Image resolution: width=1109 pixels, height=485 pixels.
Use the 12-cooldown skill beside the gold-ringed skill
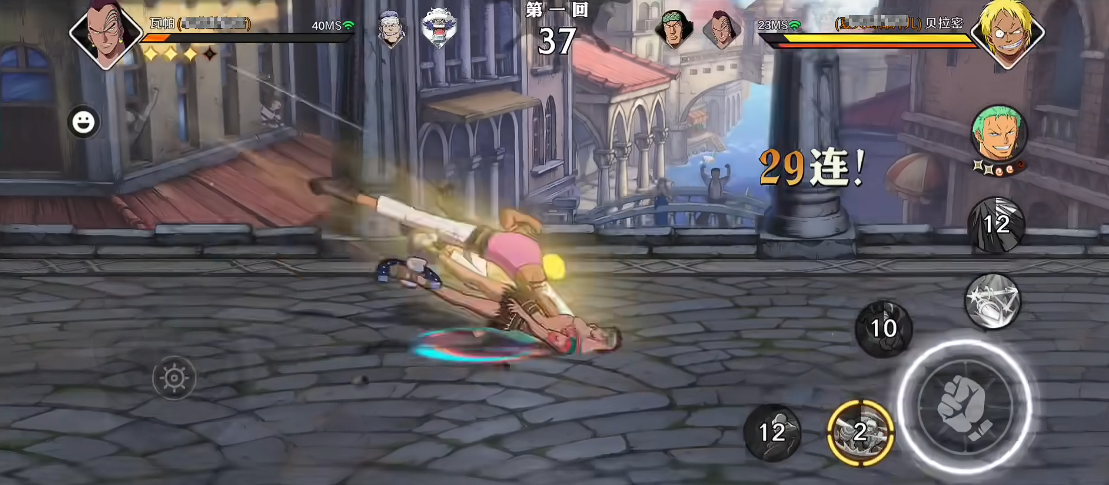coord(772,432)
